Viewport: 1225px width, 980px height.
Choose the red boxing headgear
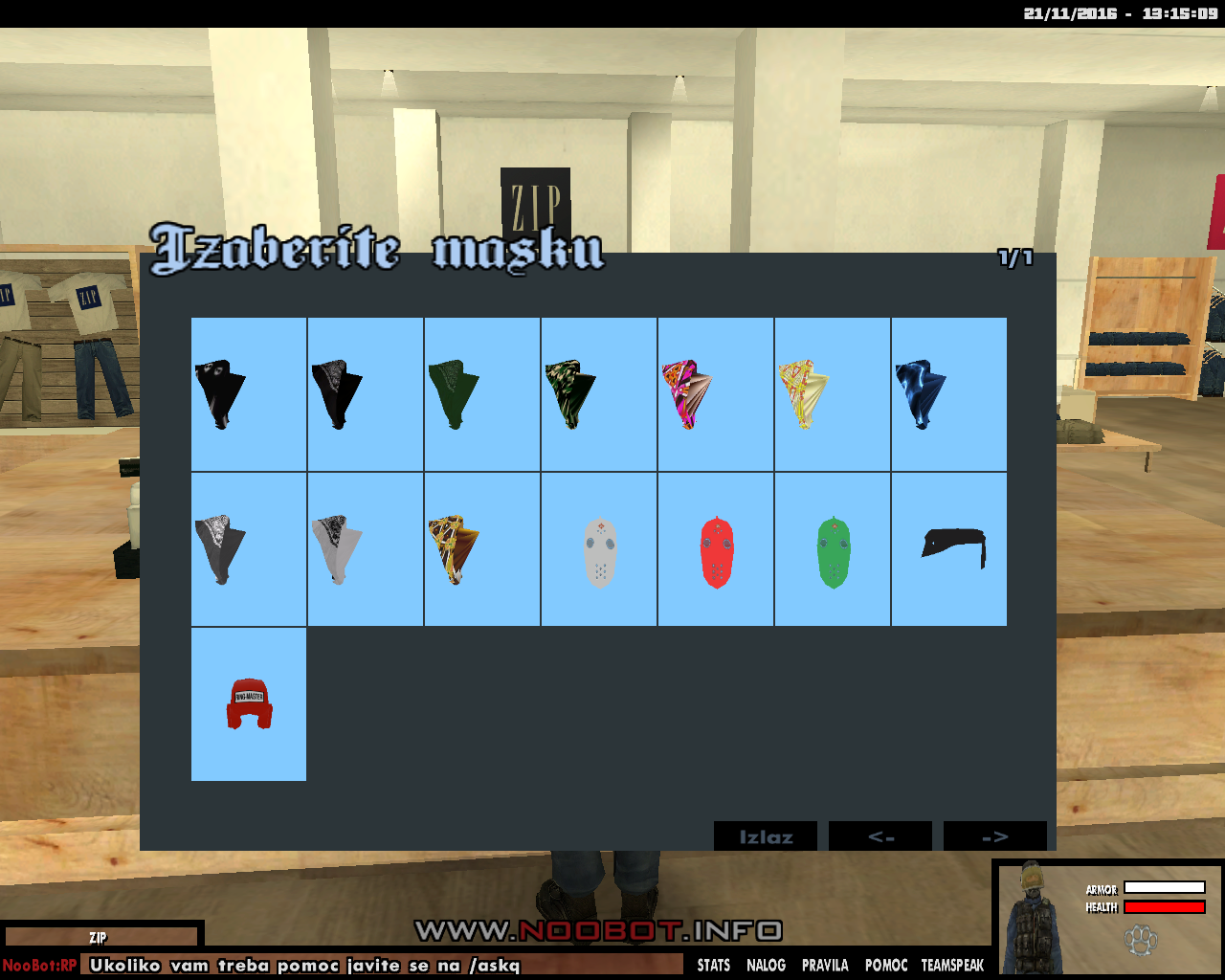[249, 704]
